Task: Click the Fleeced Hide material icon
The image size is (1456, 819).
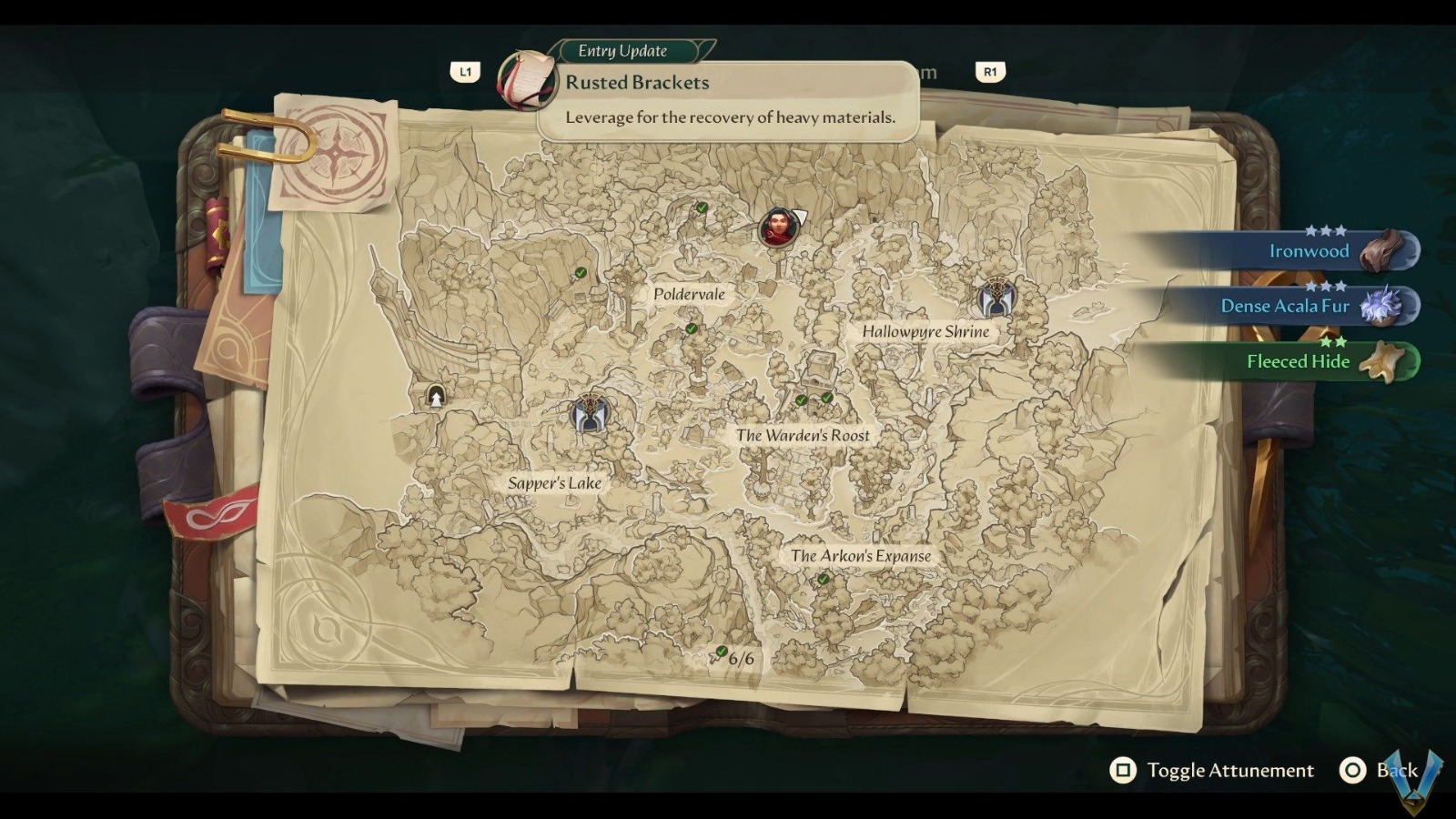Action: 1383,360
